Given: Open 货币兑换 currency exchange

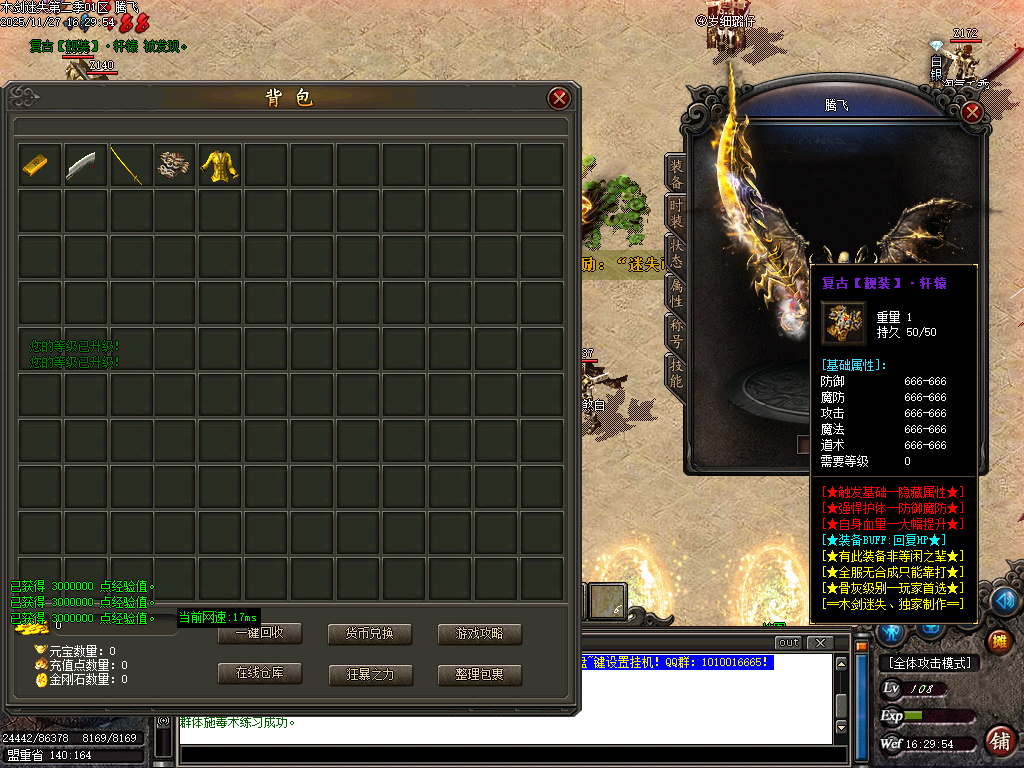Looking at the screenshot, I should coord(370,634).
